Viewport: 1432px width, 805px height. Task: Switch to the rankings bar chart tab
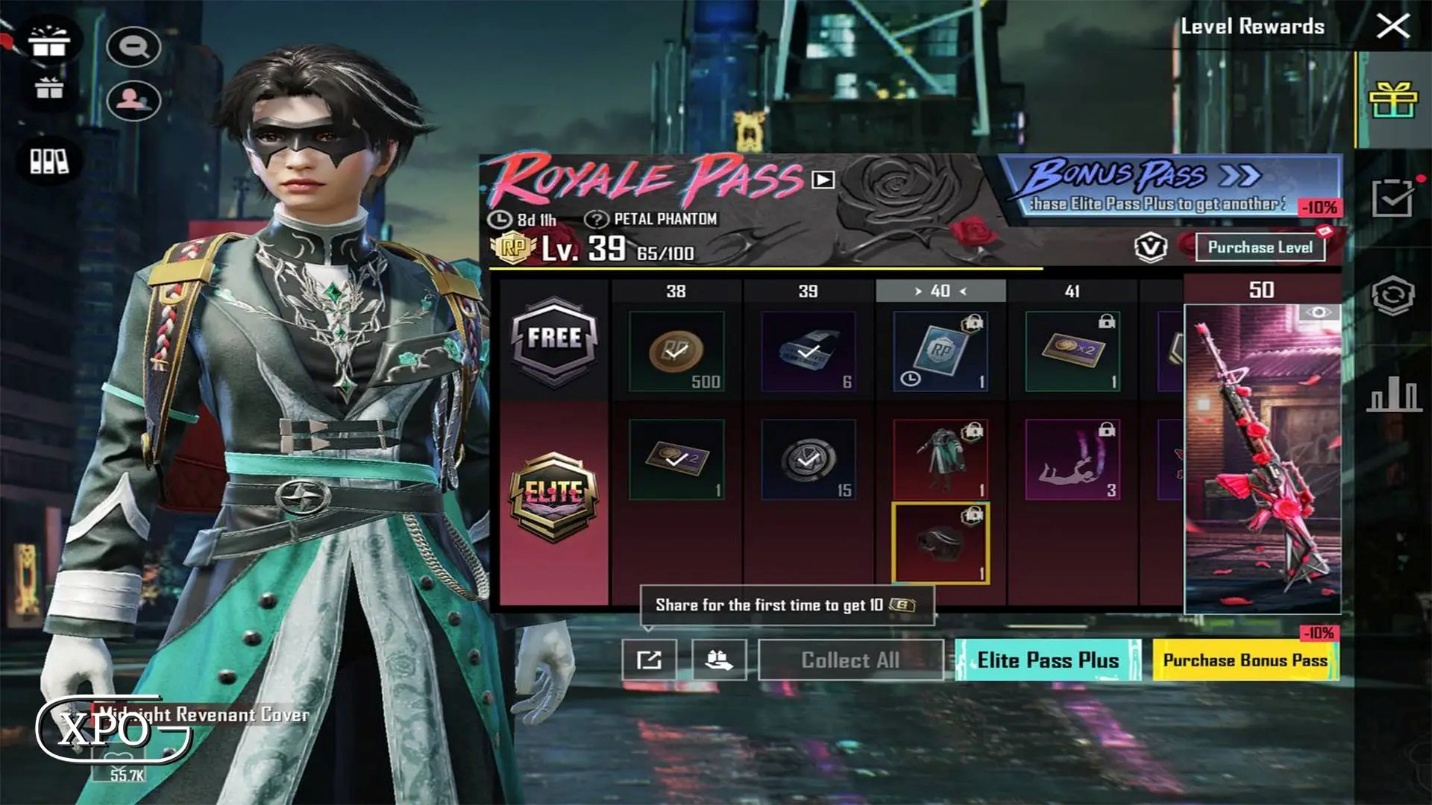[1394, 396]
